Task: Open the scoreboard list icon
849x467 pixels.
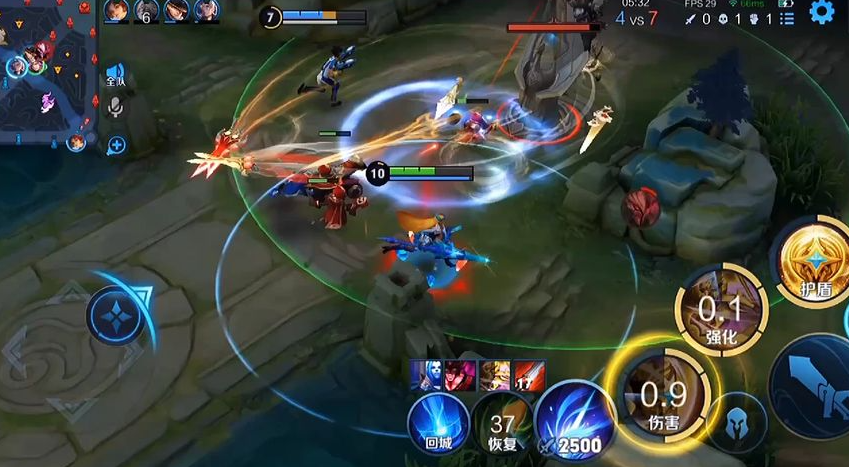Action: coord(786,18)
